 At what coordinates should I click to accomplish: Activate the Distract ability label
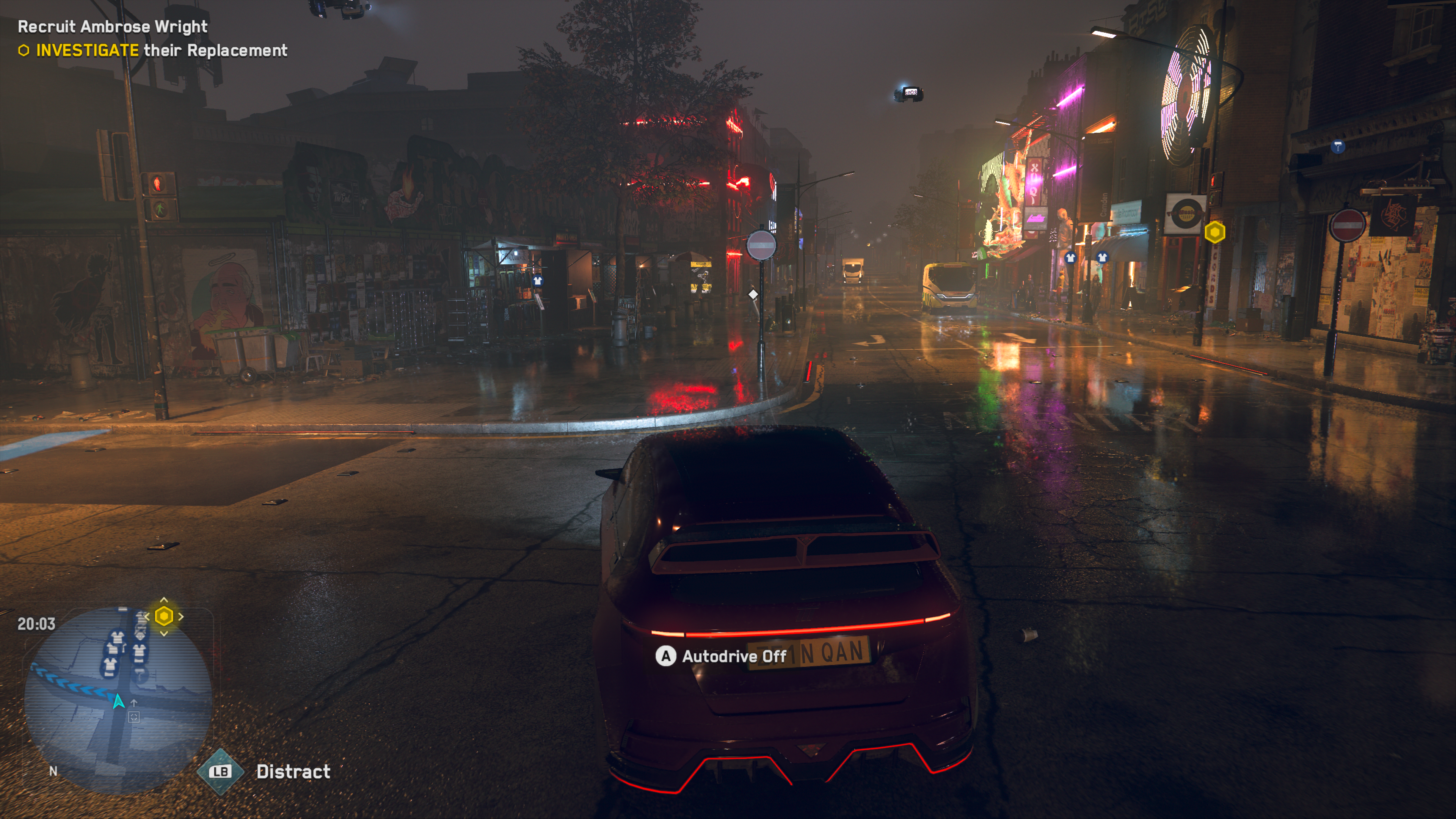[x=293, y=772]
